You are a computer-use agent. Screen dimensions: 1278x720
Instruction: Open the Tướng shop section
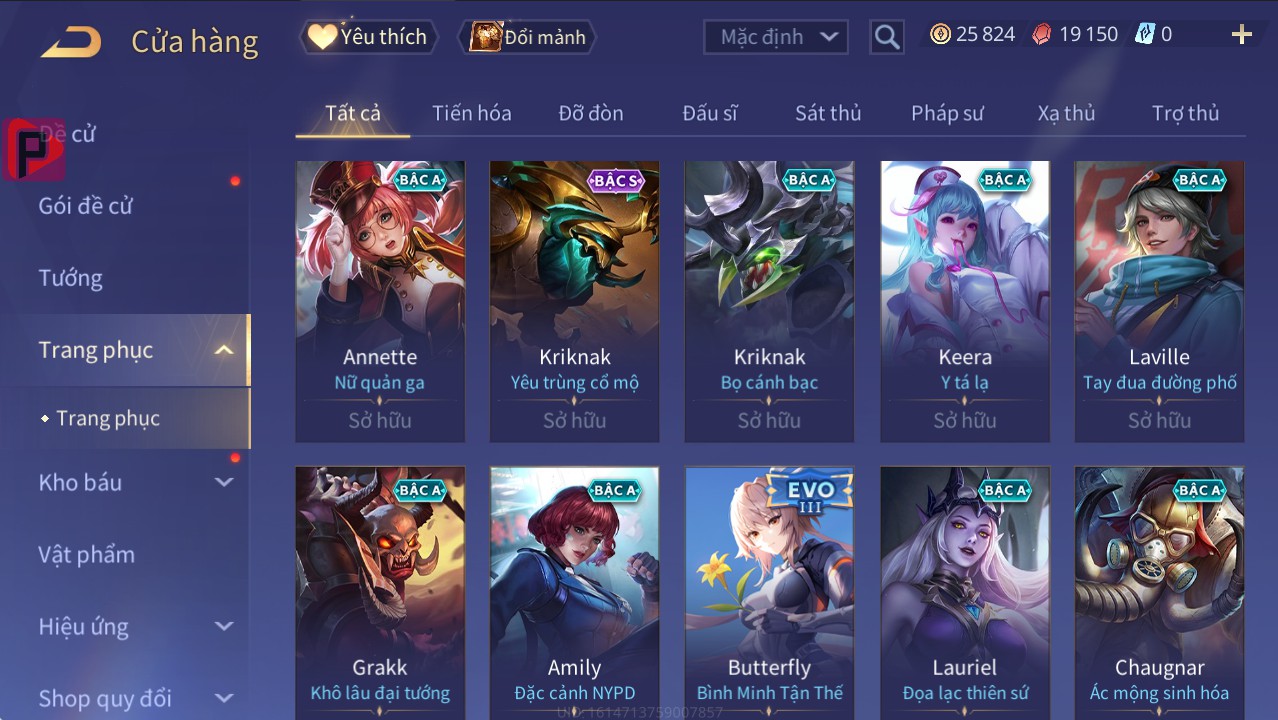tap(71, 278)
